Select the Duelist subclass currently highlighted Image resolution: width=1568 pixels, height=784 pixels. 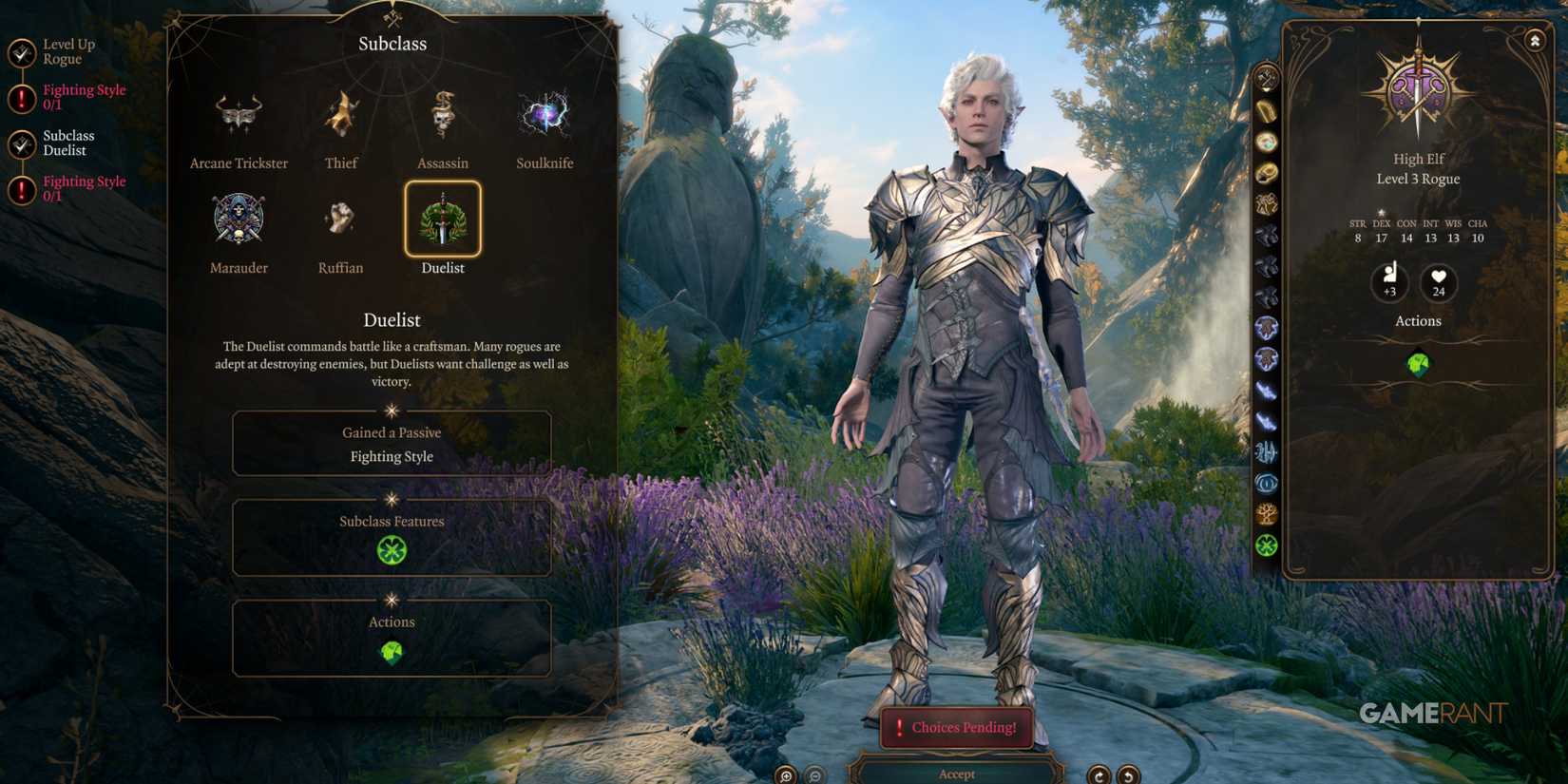(443, 220)
